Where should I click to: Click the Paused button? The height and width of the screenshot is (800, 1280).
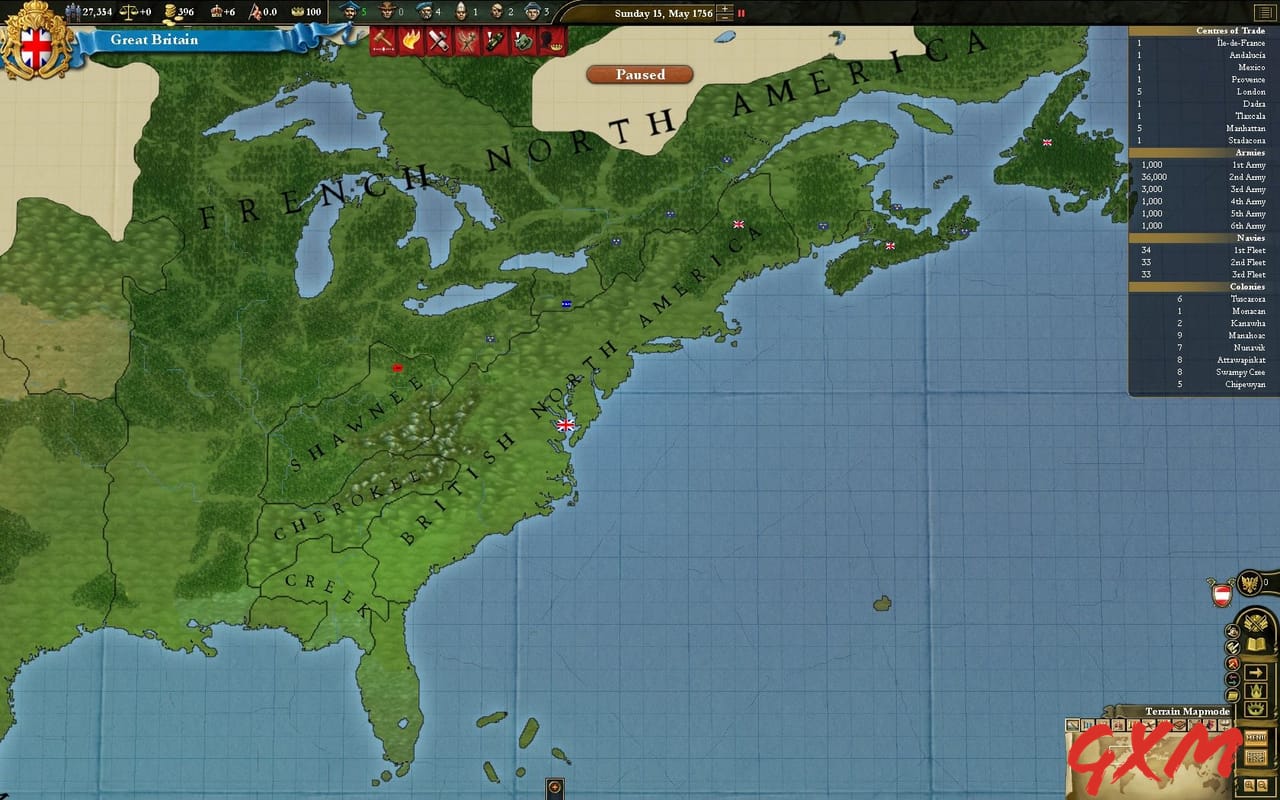click(638, 74)
